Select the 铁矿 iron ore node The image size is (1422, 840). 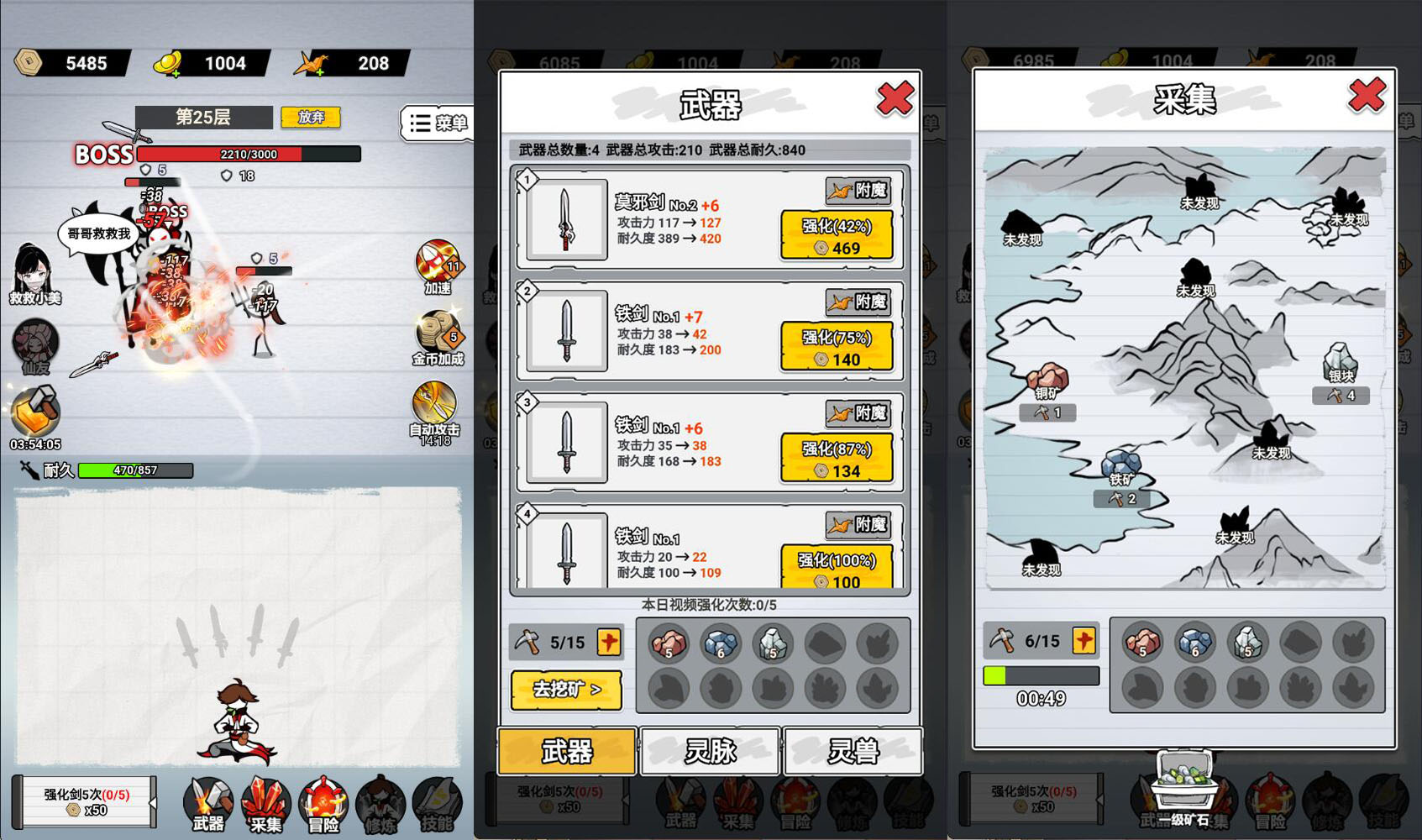[1120, 466]
